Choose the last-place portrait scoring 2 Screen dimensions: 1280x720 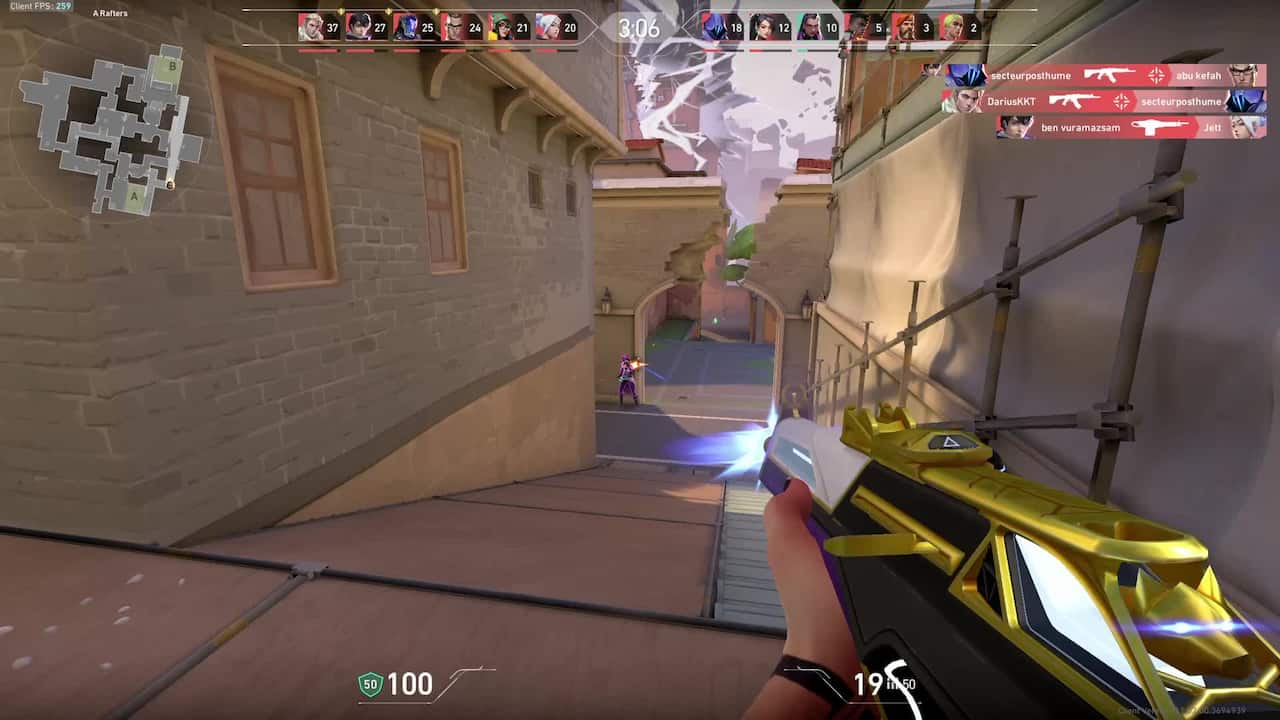pos(952,27)
